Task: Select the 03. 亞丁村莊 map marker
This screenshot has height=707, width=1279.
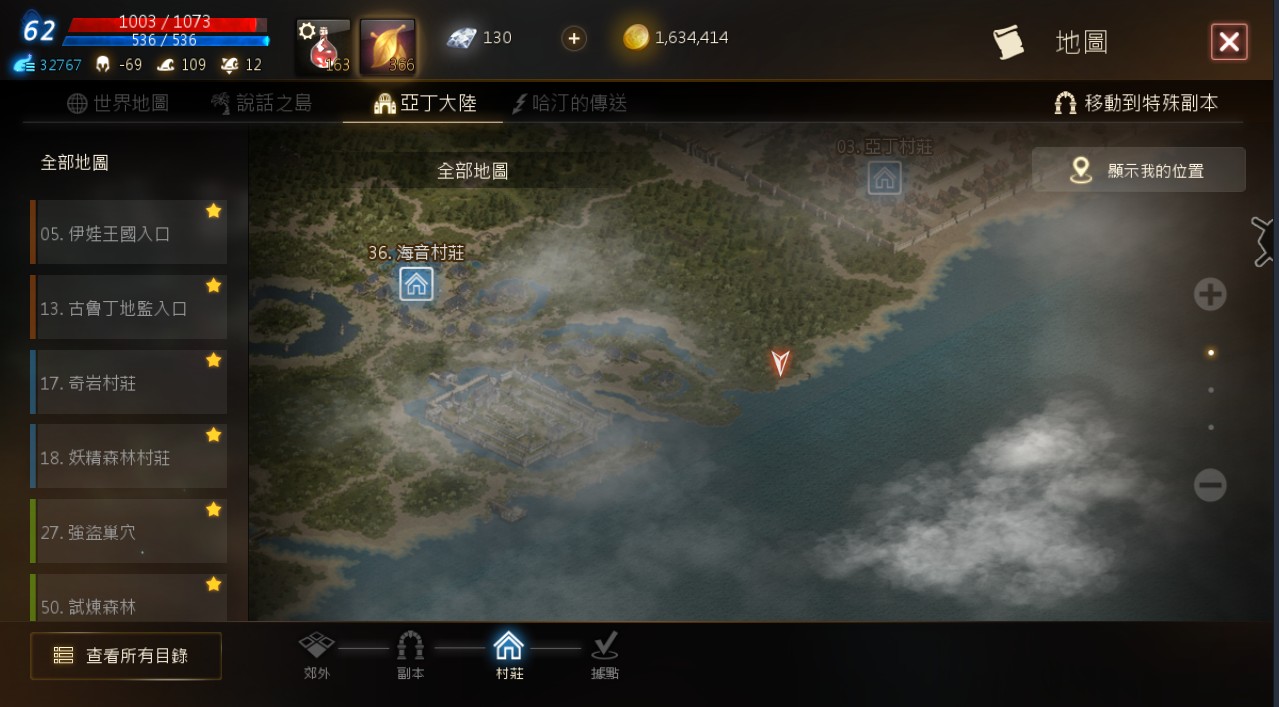Action: (884, 178)
